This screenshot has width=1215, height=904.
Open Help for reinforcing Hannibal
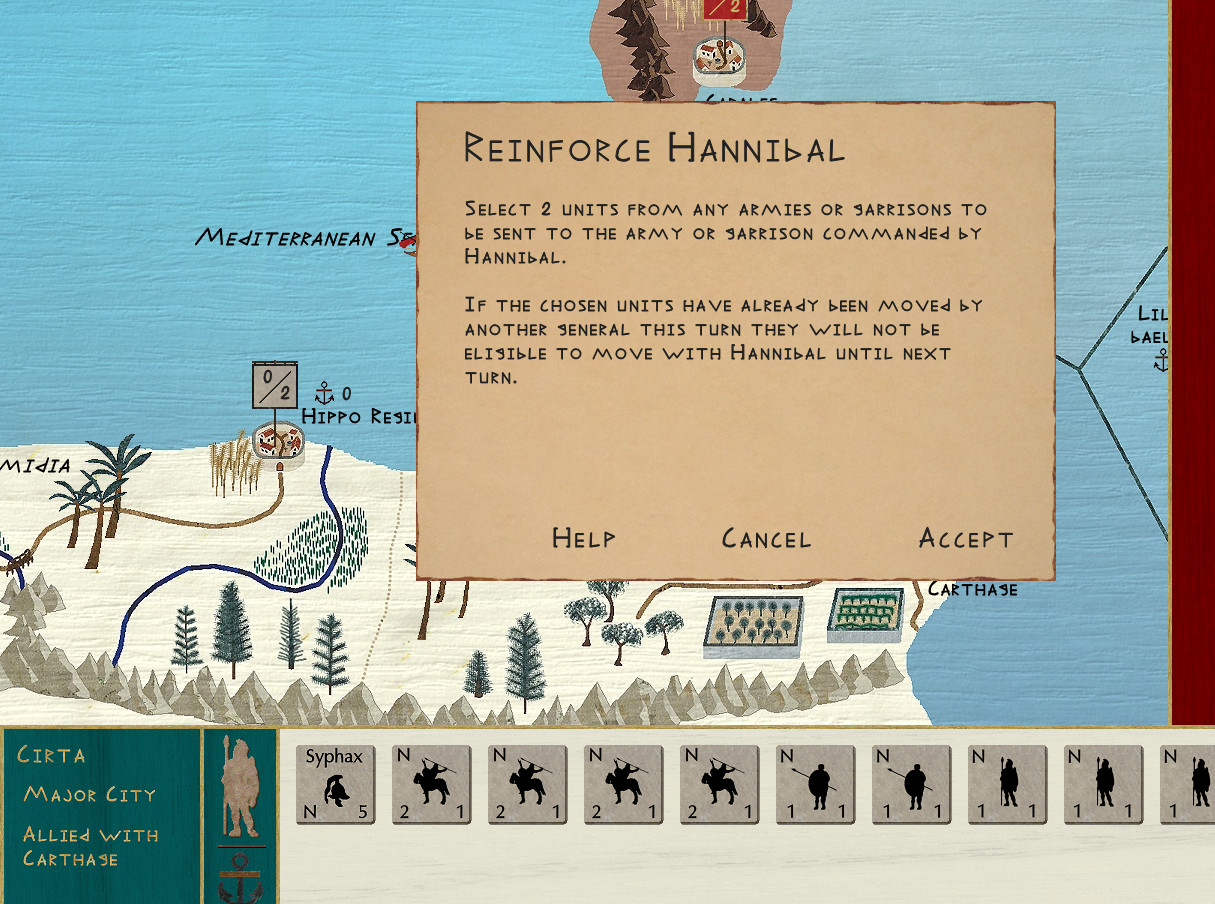tap(583, 539)
